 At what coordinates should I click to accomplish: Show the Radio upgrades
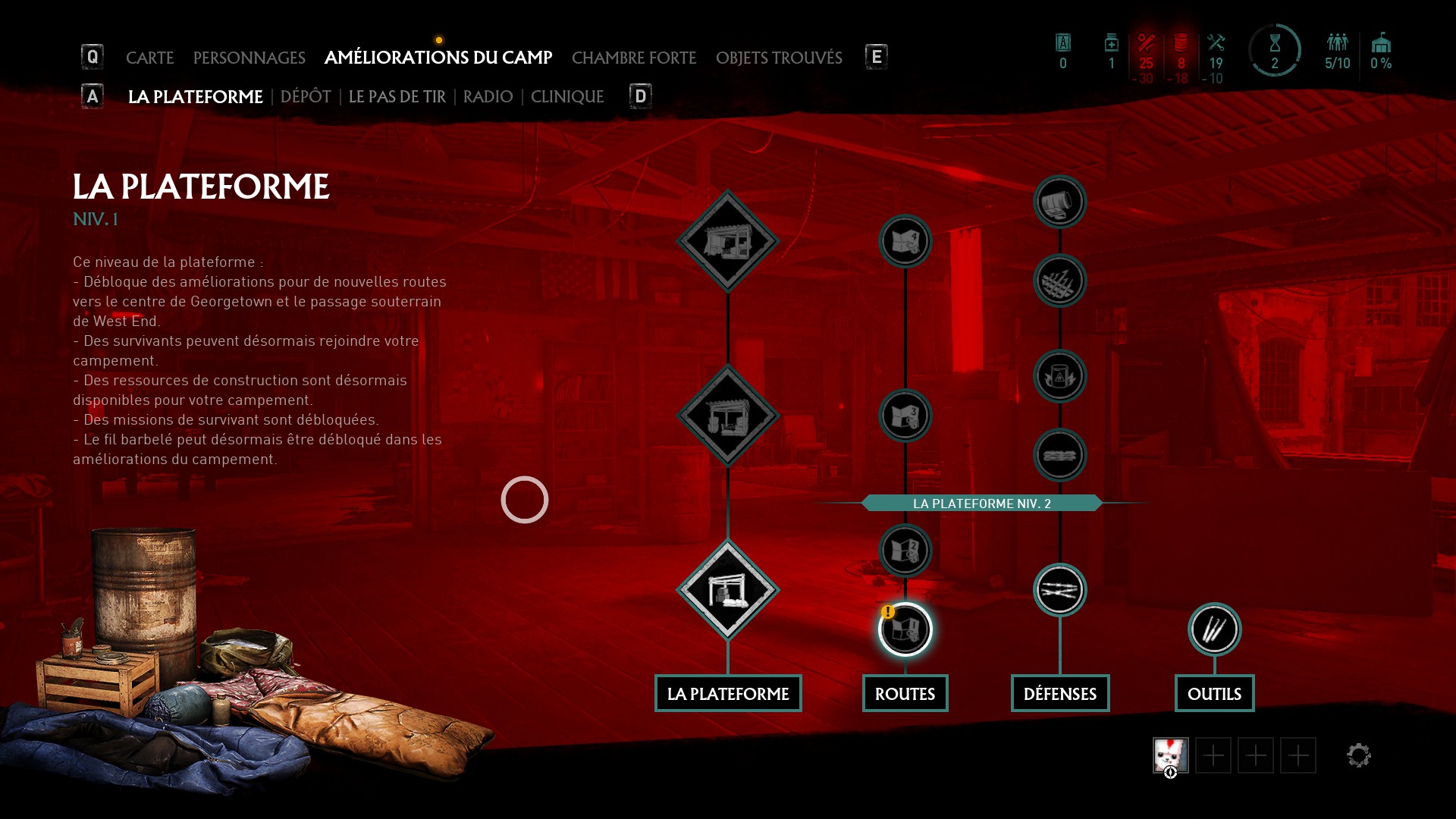[488, 97]
